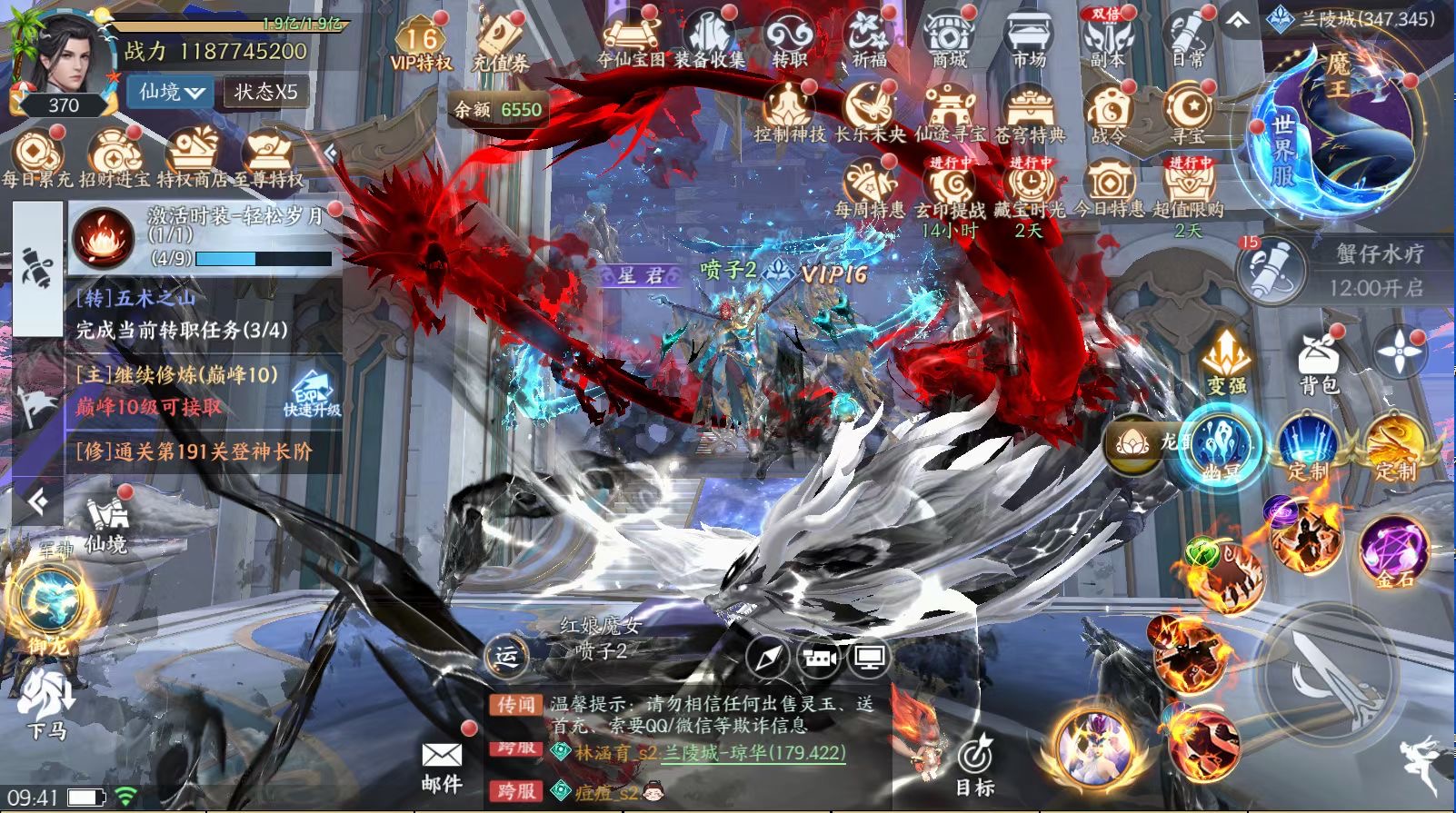Open the 背包 backpack

(1319, 362)
